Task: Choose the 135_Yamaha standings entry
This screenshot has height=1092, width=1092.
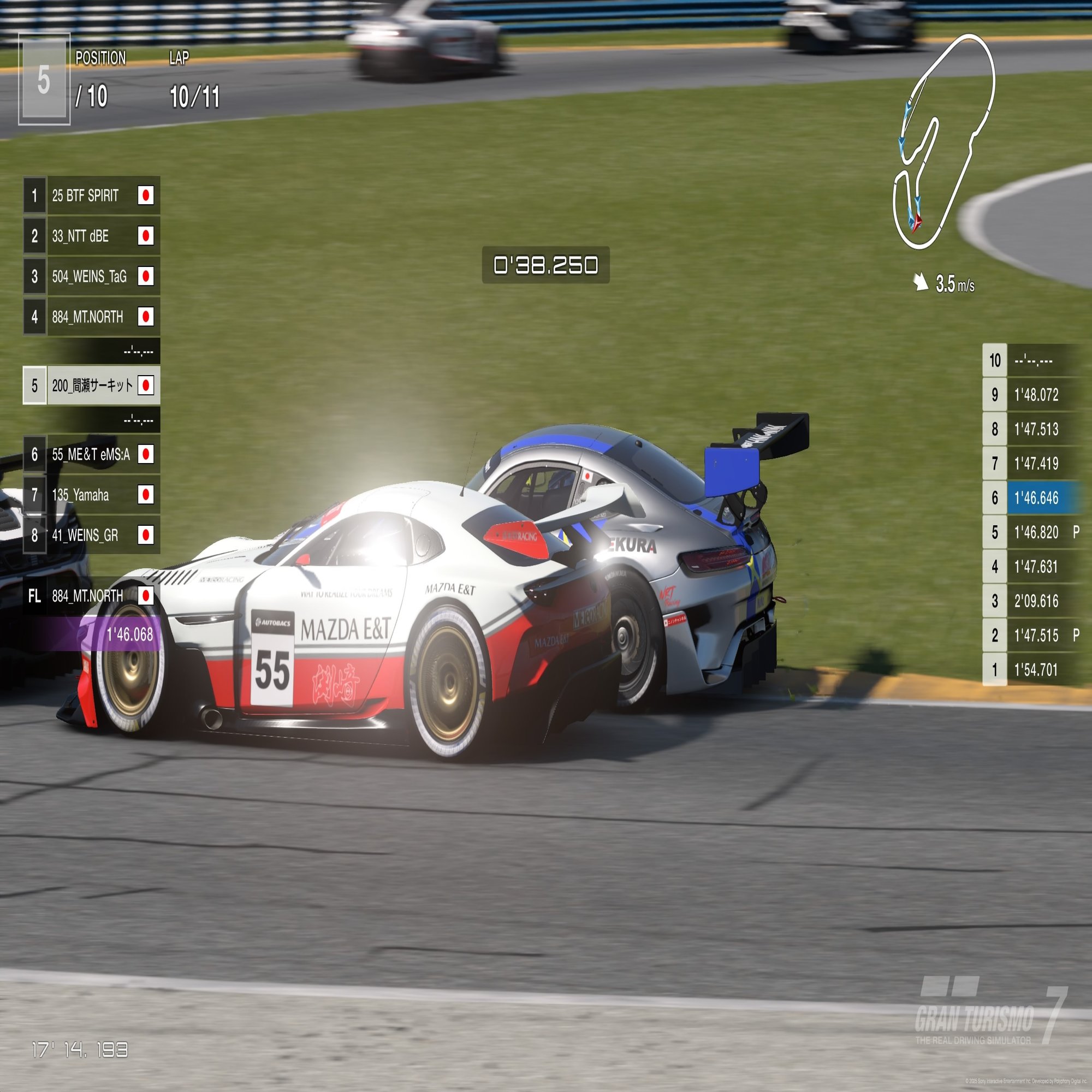Action: [92, 495]
